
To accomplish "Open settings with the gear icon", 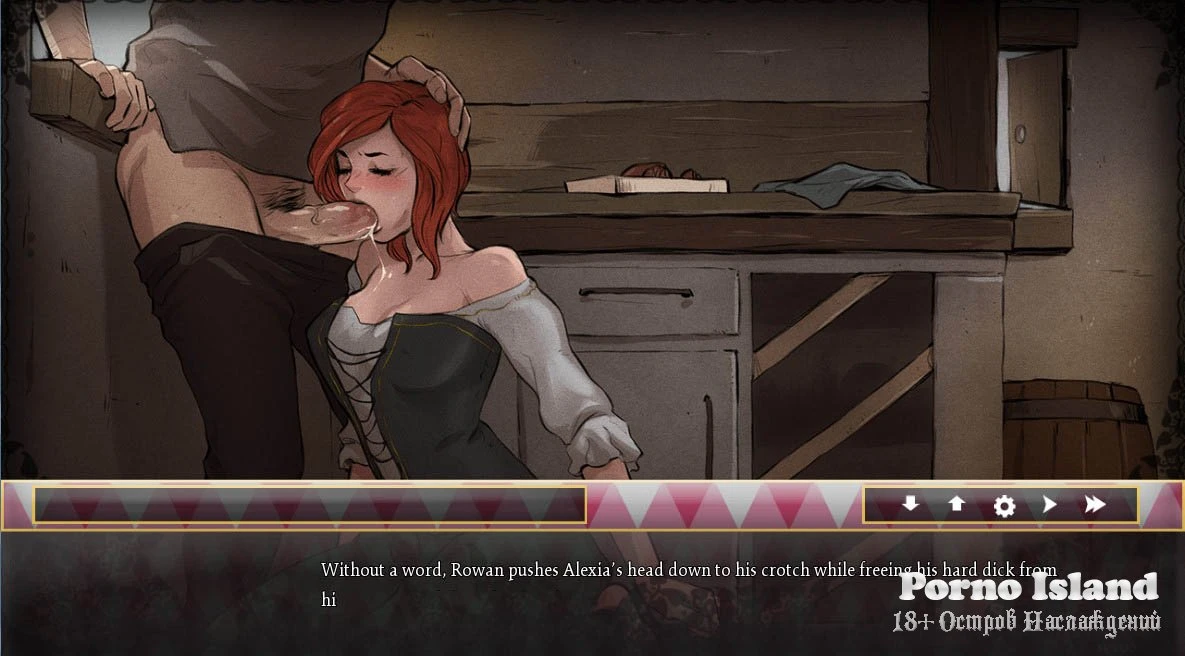I will pyautogui.click(x=1004, y=506).
